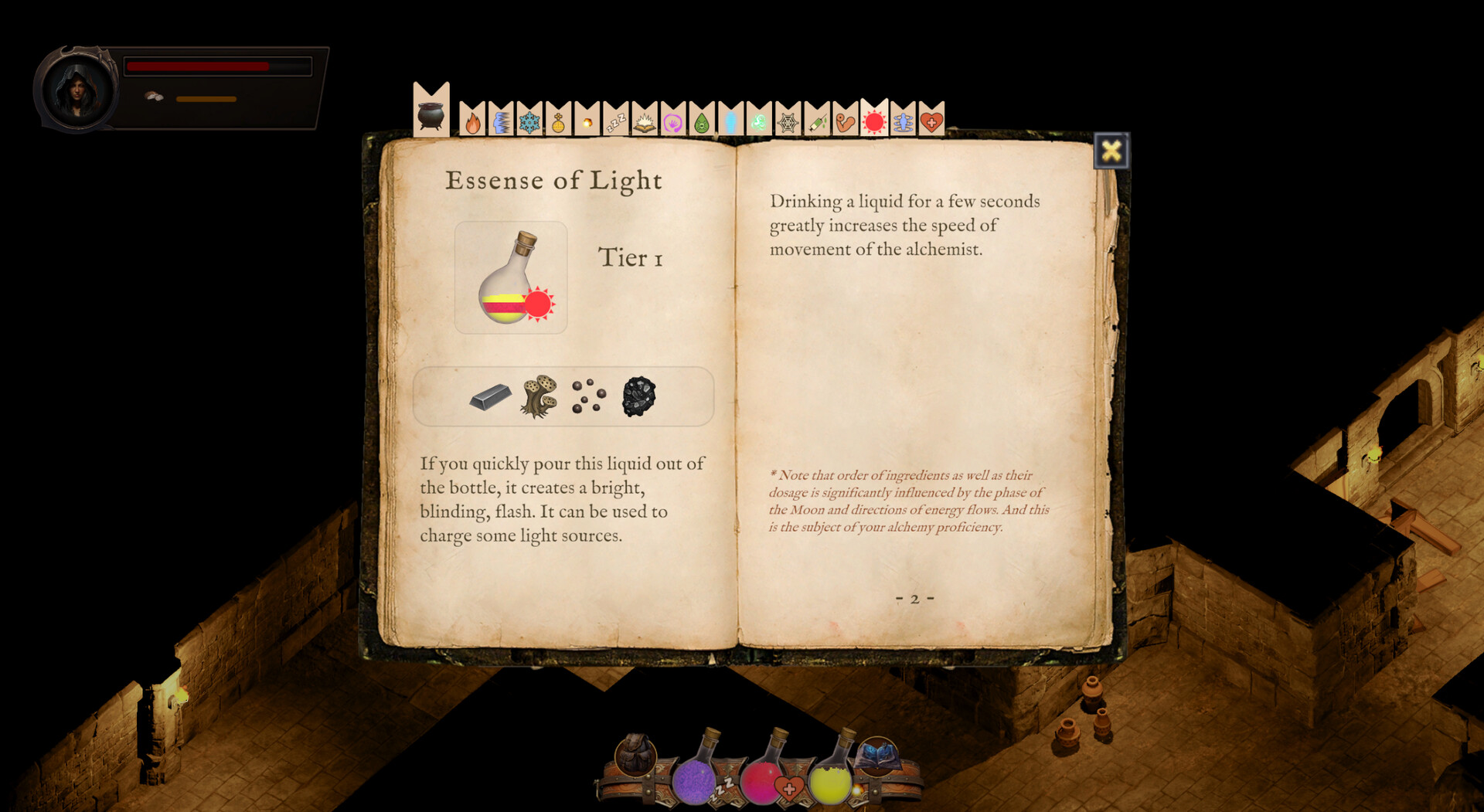Switch to the red sun light tab

coord(874,122)
